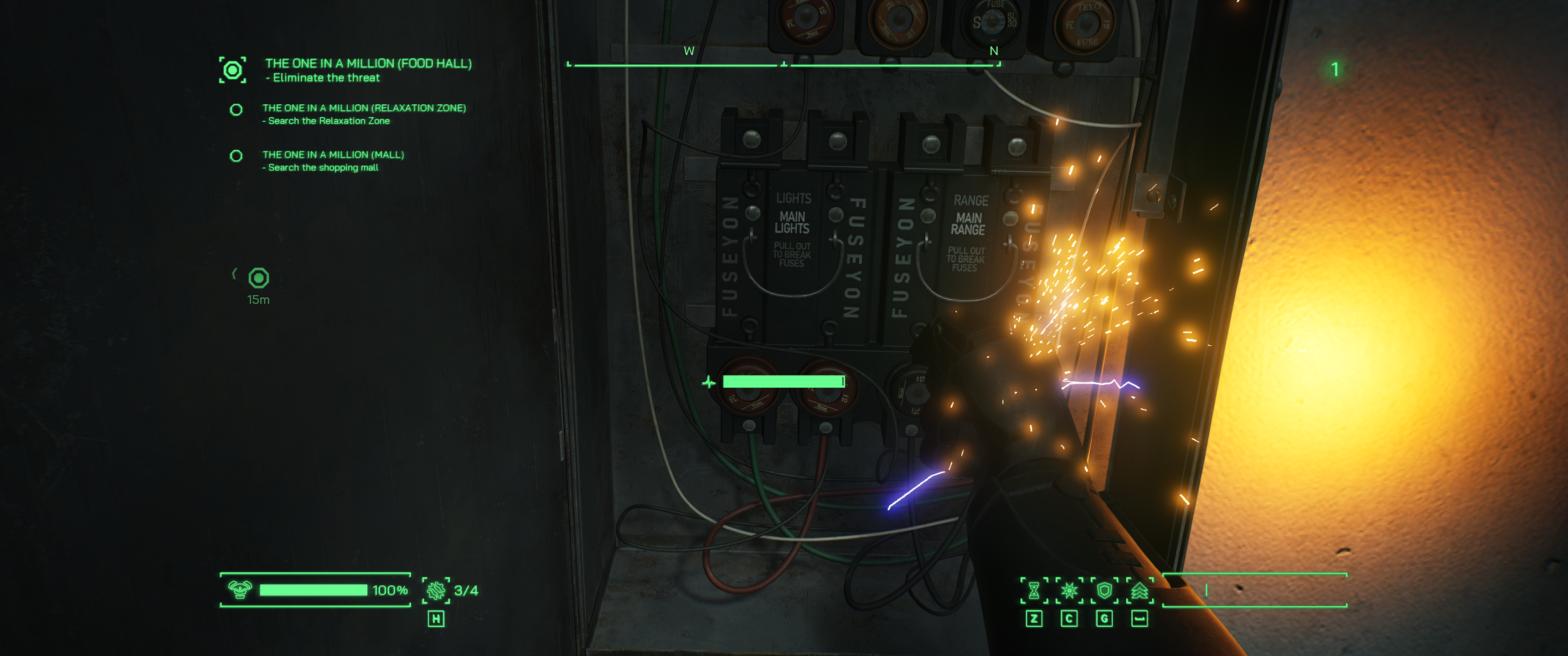Screen dimensions: 1568x656
Task: Use the repair kit wrench icon
Action: (x=436, y=590)
